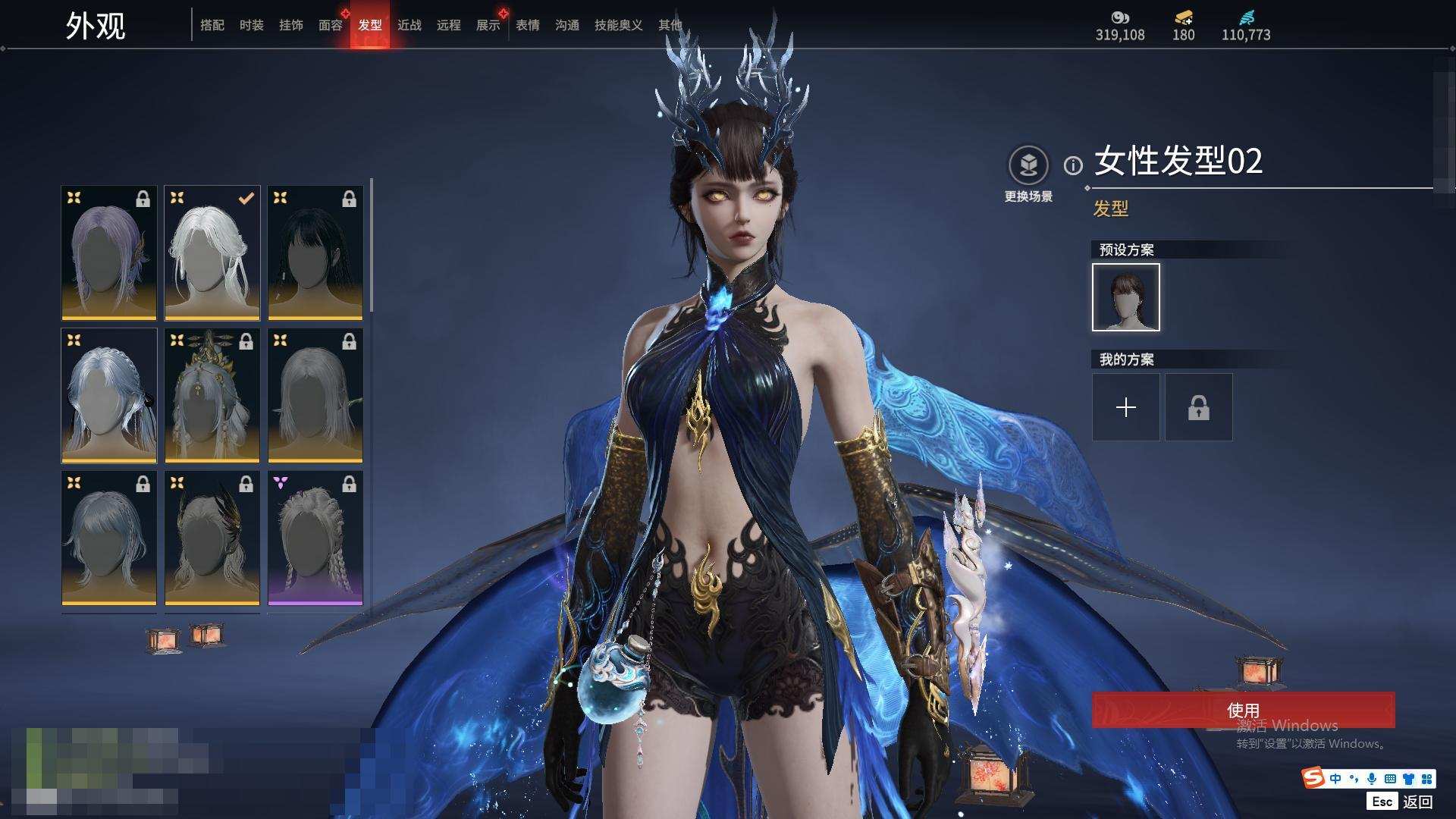This screenshot has height=819, width=1456.
Task: Select the 技能奥义 tab
Action: click(x=618, y=25)
